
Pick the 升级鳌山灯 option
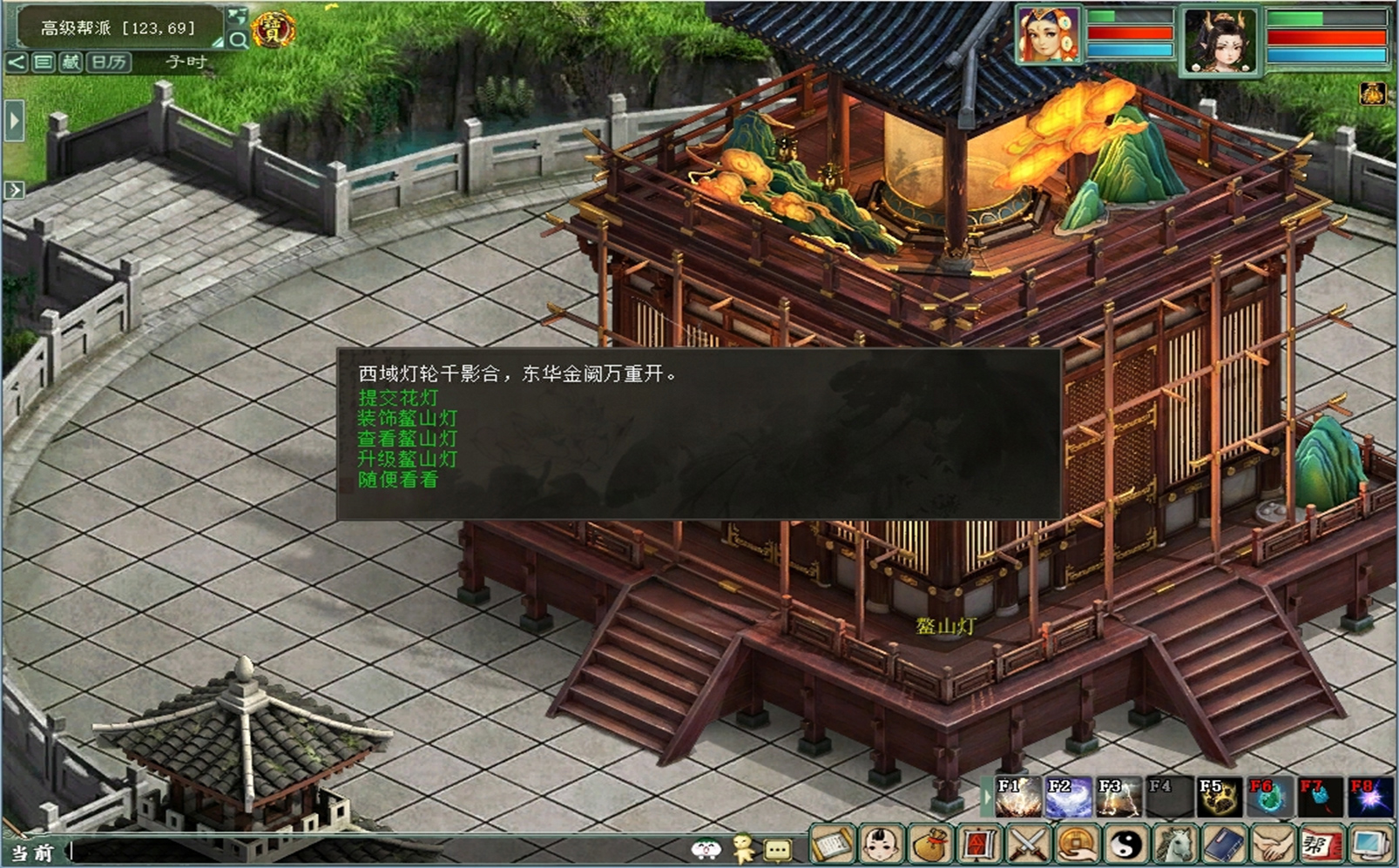pos(407,459)
